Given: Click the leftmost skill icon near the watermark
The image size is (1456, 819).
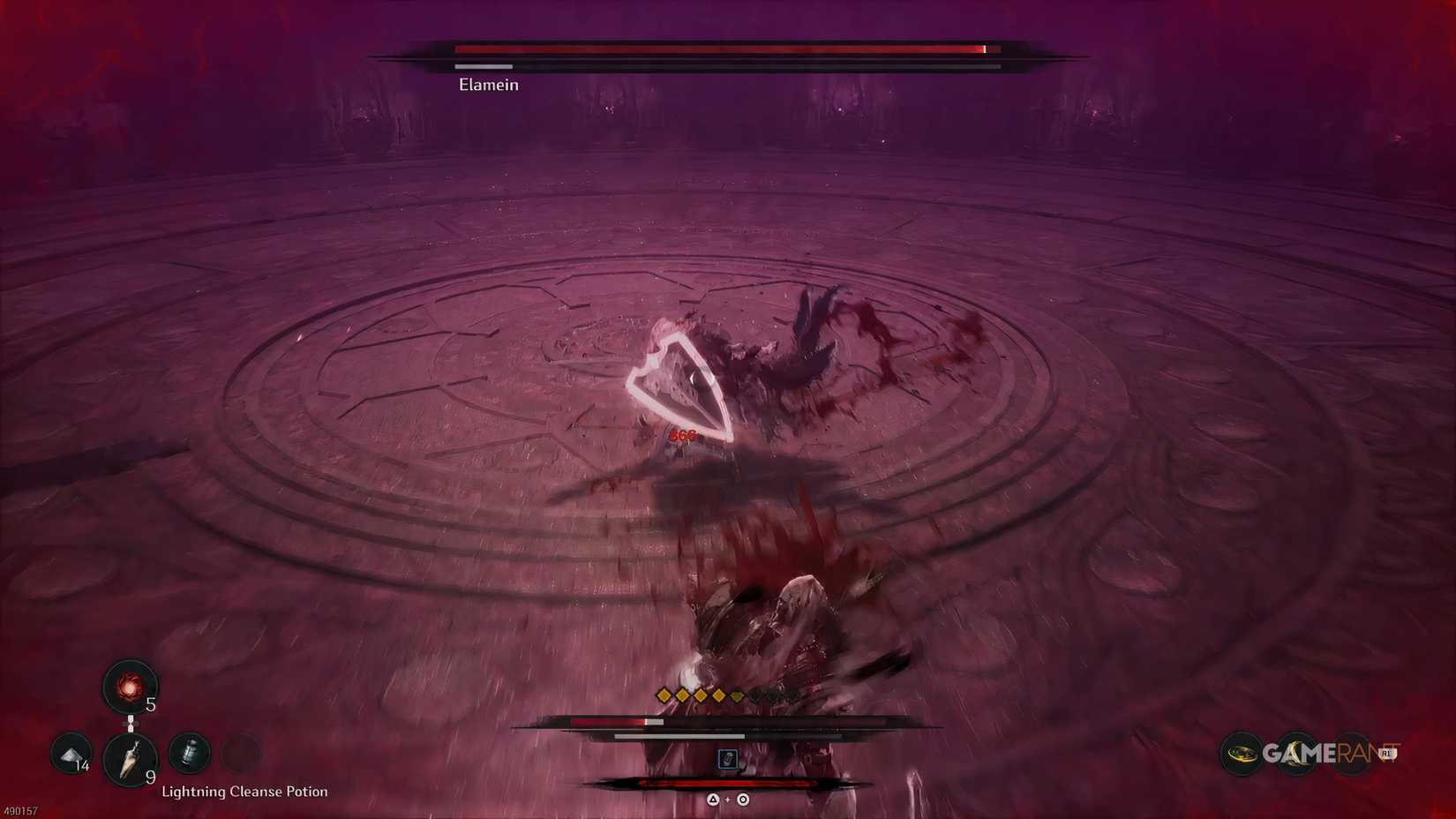Looking at the screenshot, I should click(x=1241, y=753).
